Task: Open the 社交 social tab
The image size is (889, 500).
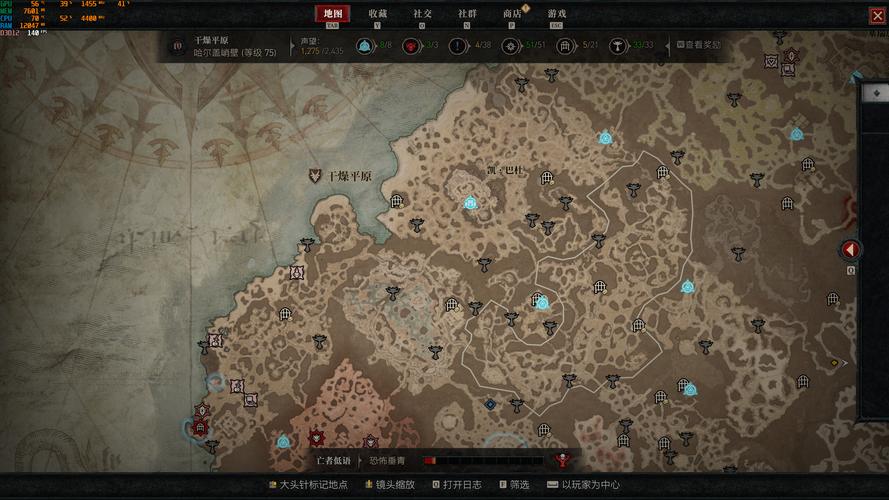Action: [422, 14]
